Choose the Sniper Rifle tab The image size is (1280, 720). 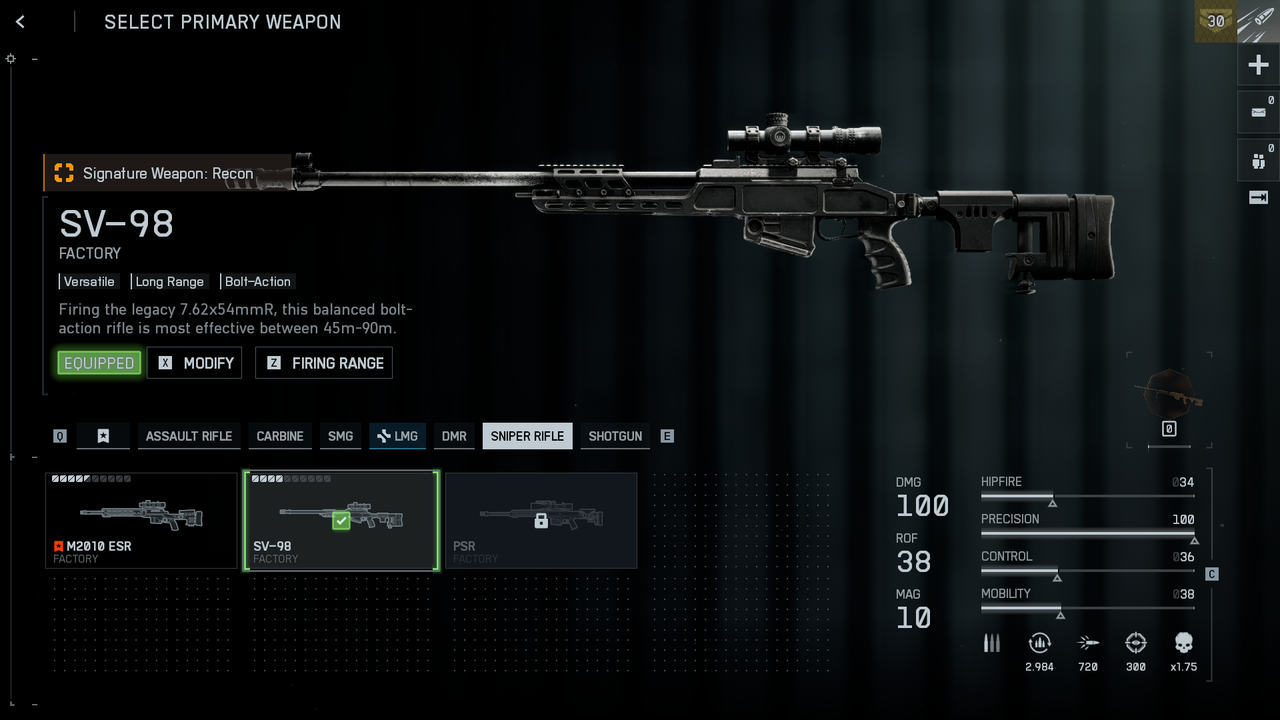click(527, 436)
